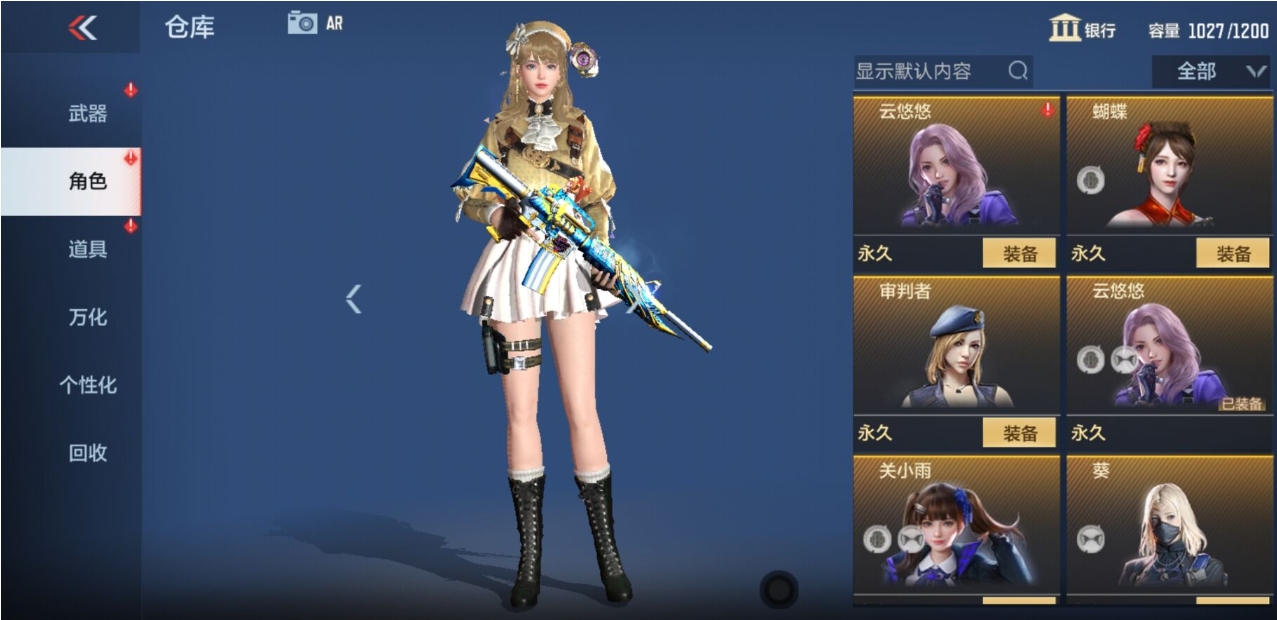Viewport: 1277px width, 620px height.
Task: Go back using the double-arrow button
Action: pyautogui.click(x=82, y=28)
